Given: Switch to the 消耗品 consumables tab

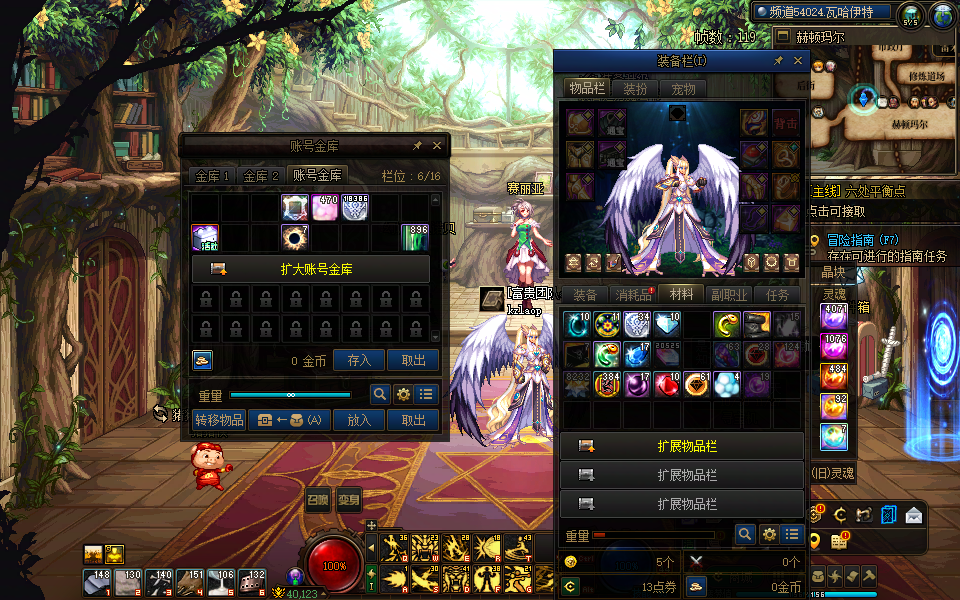Looking at the screenshot, I should [633, 295].
